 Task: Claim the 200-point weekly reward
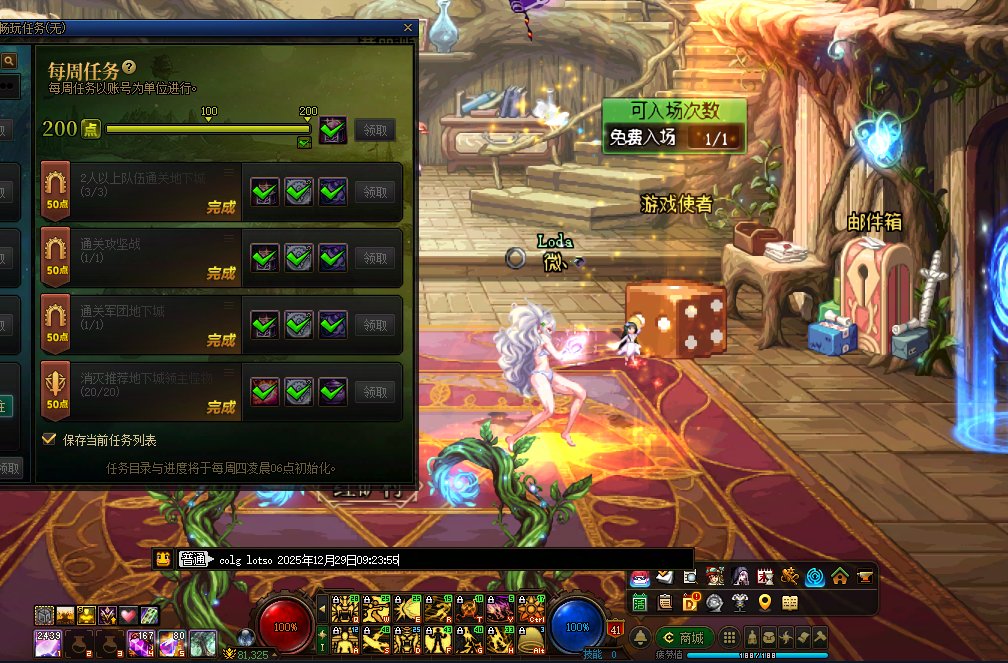(x=375, y=130)
